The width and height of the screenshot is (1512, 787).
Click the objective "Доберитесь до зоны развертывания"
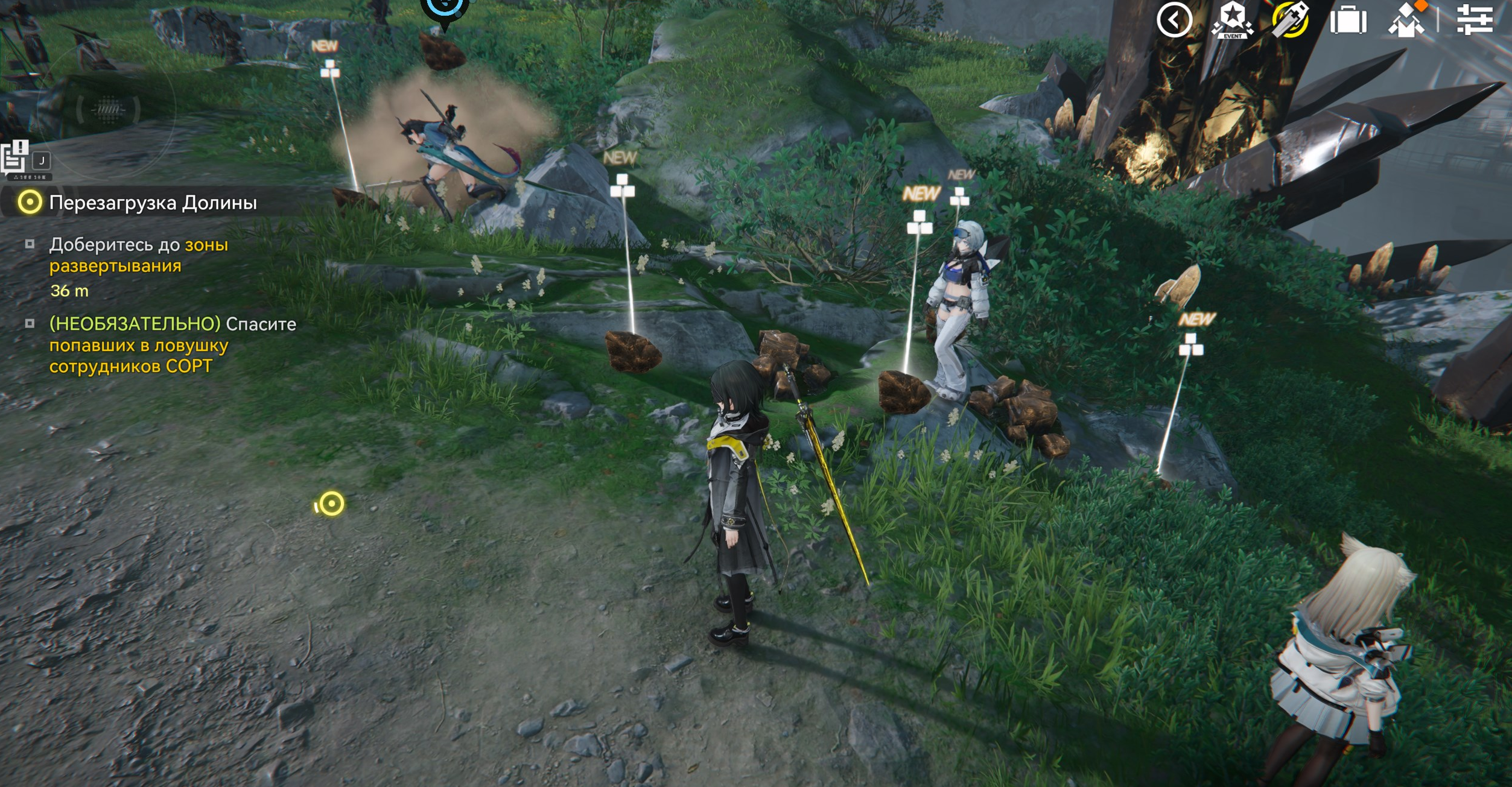pos(139,255)
